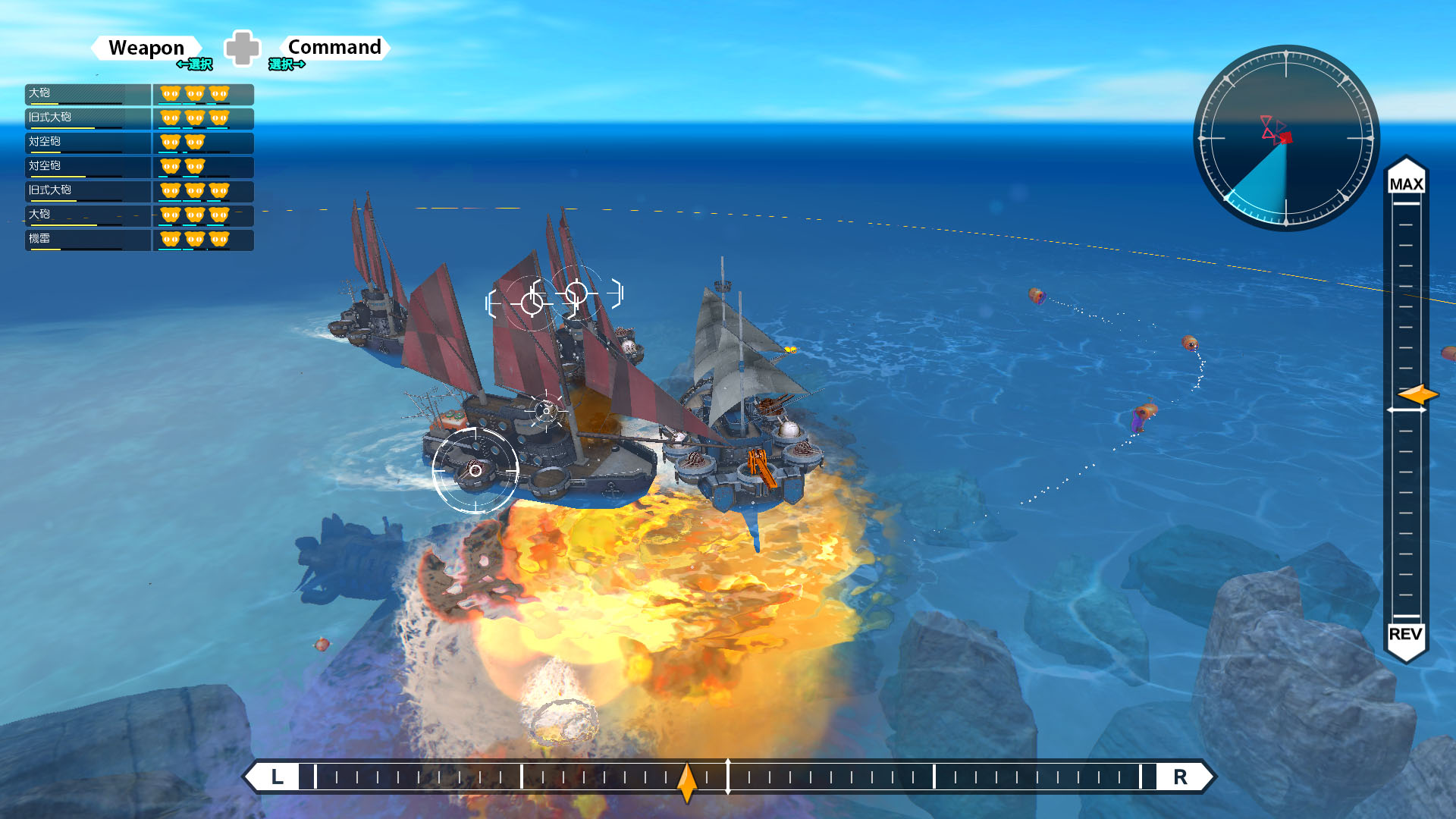This screenshot has width=1456, height=819.
Task: Turn rudder toward the R end
Action: [1180, 777]
